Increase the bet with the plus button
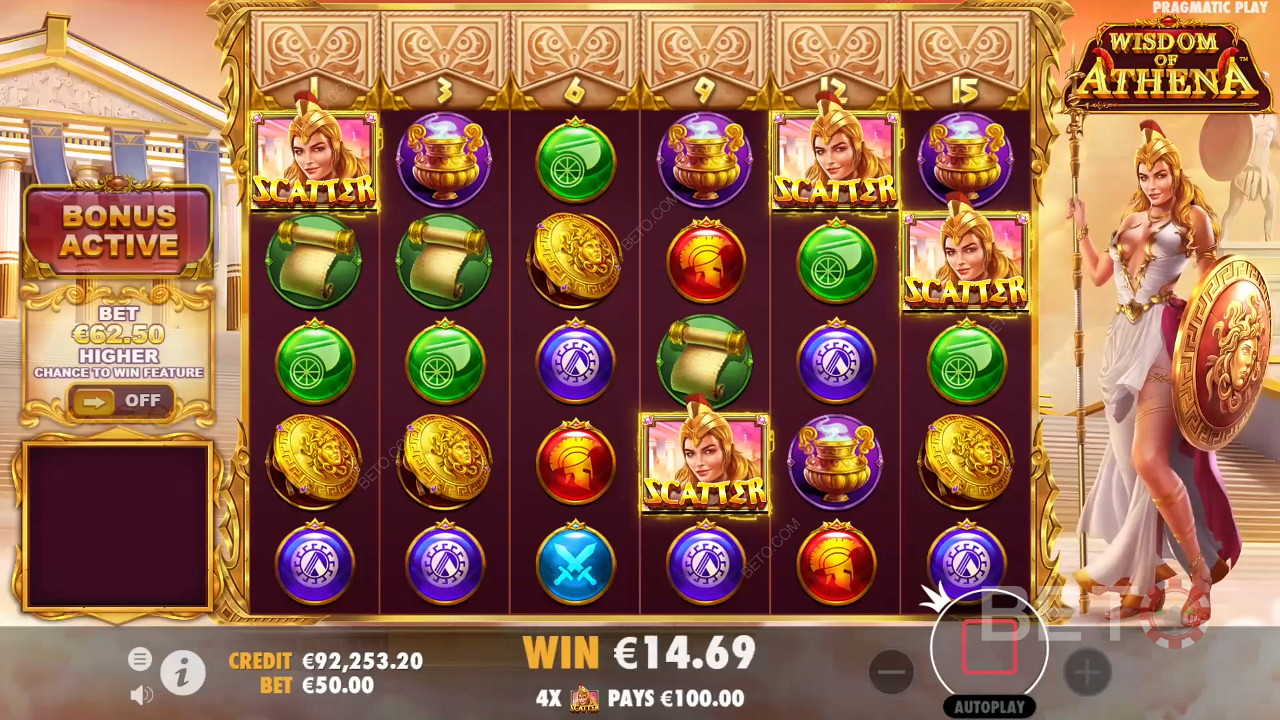This screenshot has height=720, width=1280. (x=1087, y=673)
